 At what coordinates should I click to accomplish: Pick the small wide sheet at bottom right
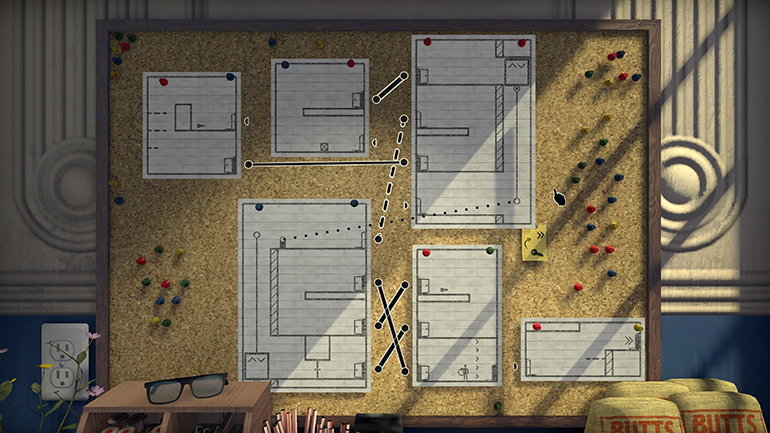581,351
